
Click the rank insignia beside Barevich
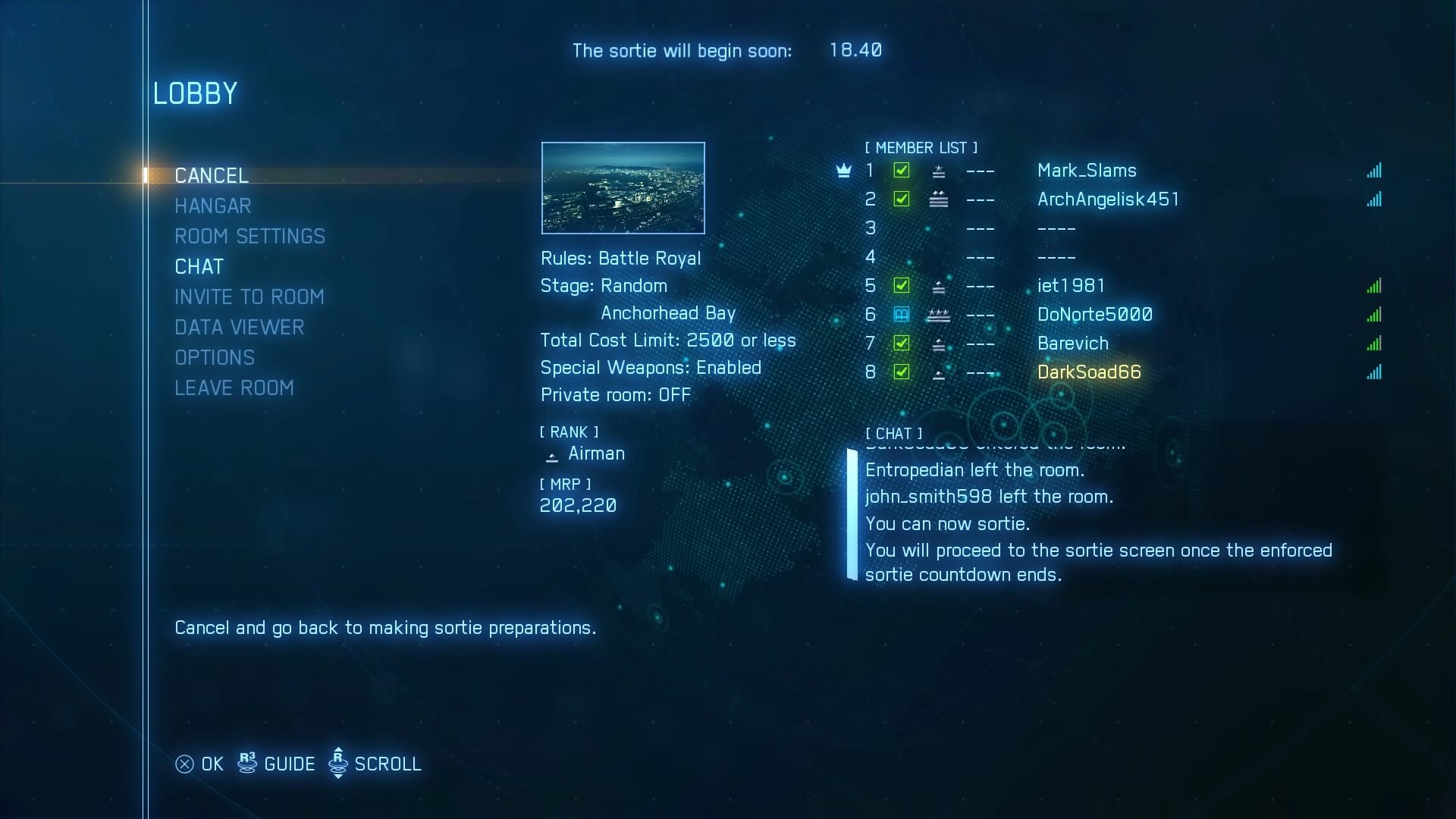(x=940, y=344)
